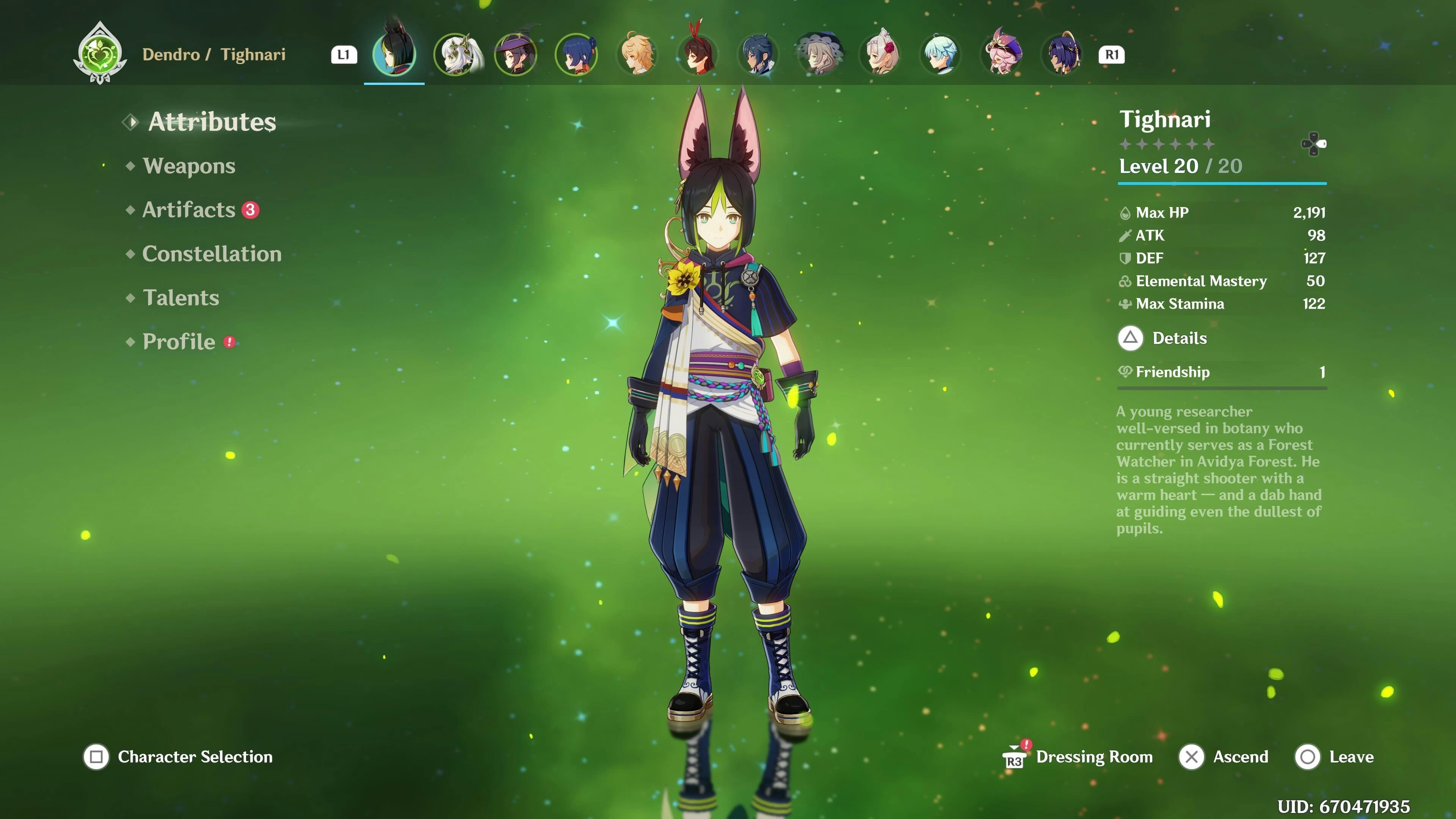The image size is (1456, 819).
Task: View Tighnari's Constellation page
Action: pyautogui.click(x=212, y=254)
